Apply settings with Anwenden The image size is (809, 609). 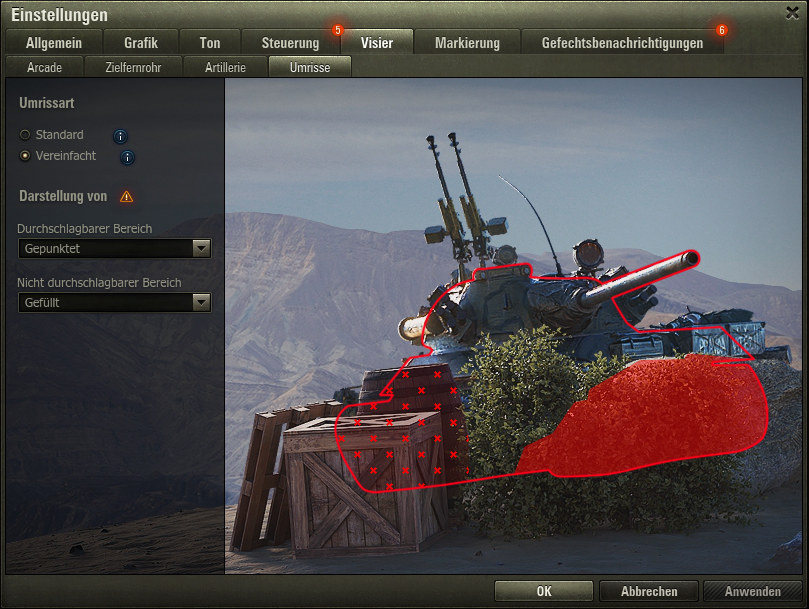(752, 591)
